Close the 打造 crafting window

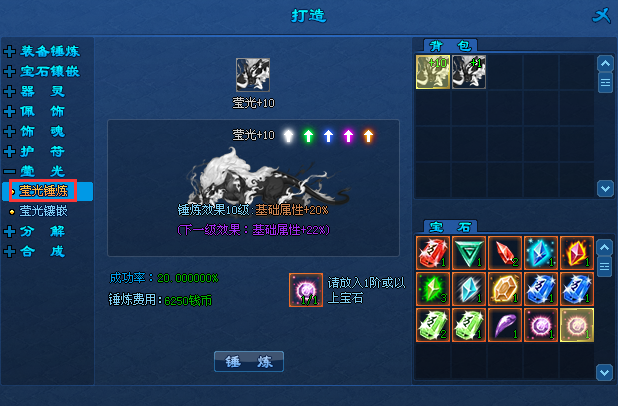coord(600,15)
